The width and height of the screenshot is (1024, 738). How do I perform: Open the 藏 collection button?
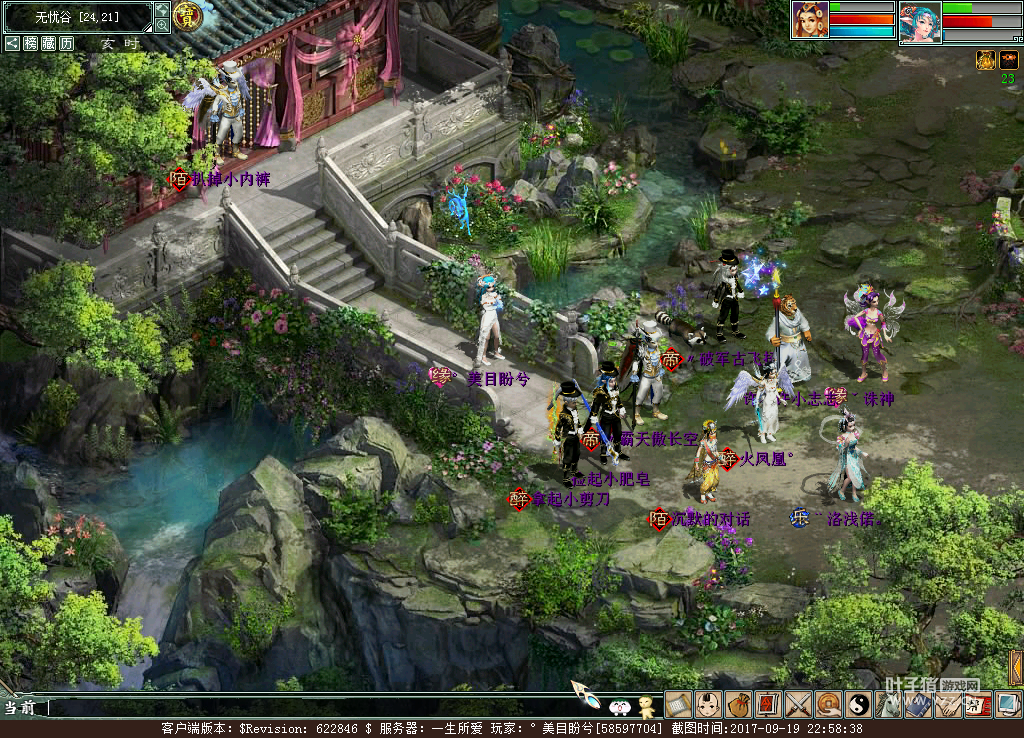(48, 43)
